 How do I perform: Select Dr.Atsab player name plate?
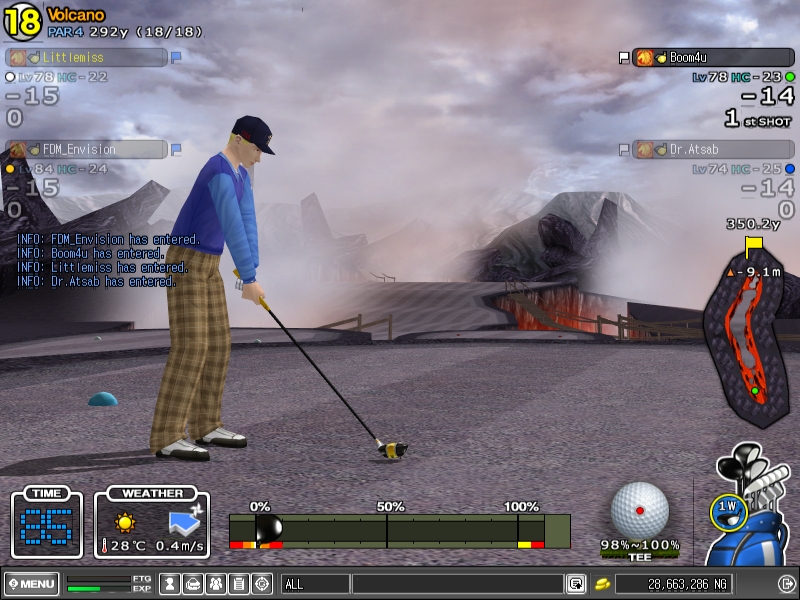pos(710,149)
